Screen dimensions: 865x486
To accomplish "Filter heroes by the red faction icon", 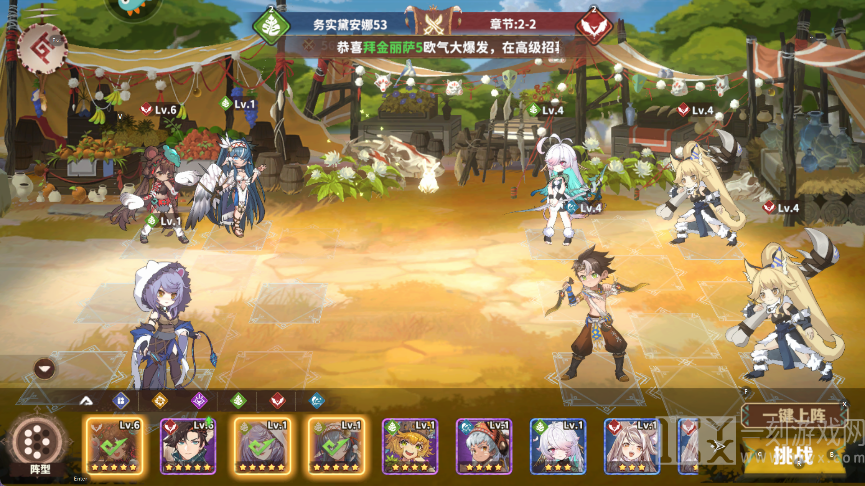I will (x=277, y=401).
